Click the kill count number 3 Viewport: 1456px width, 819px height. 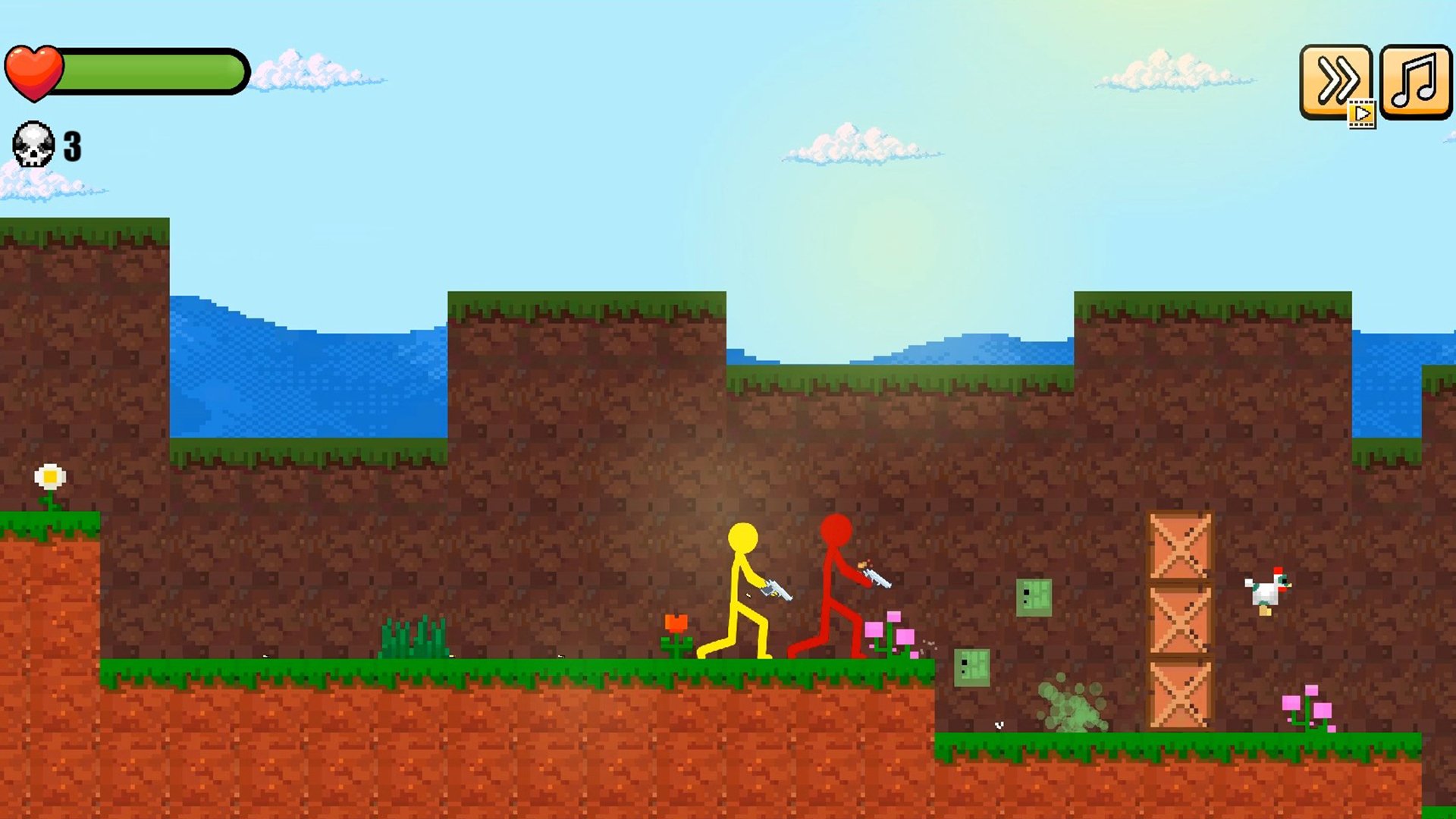71,146
